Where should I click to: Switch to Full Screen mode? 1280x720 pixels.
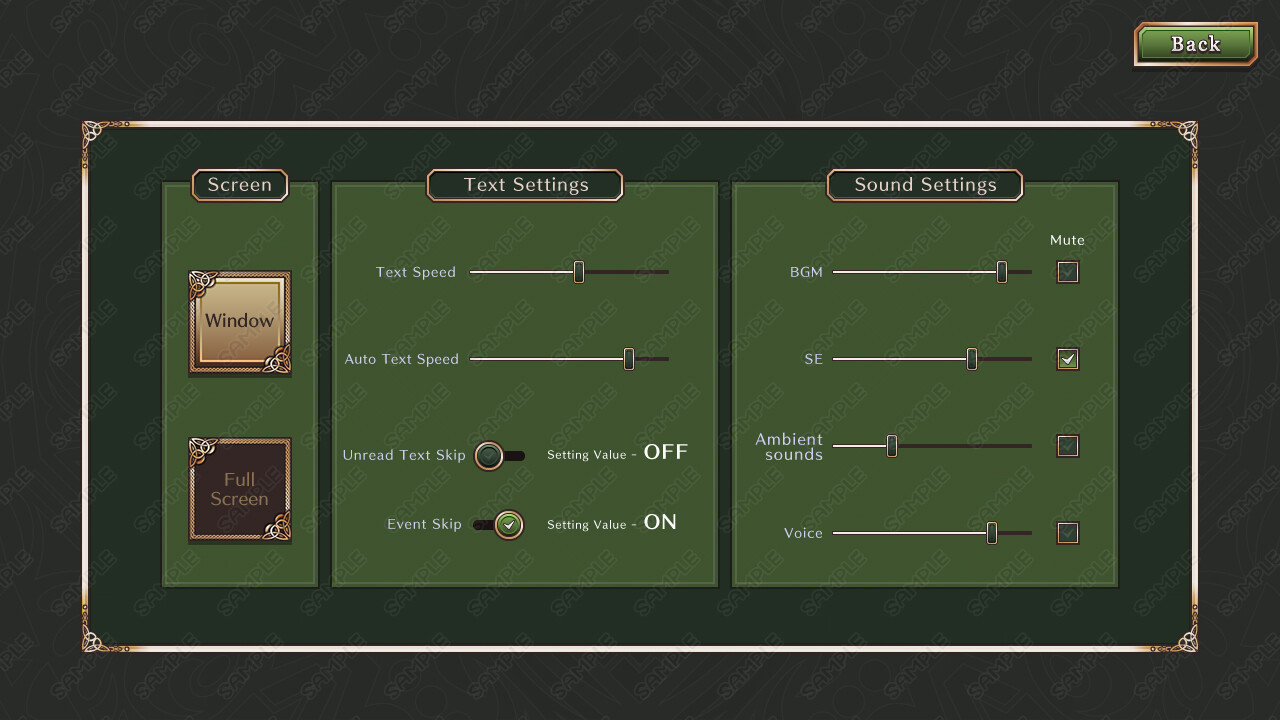(240, 489)
